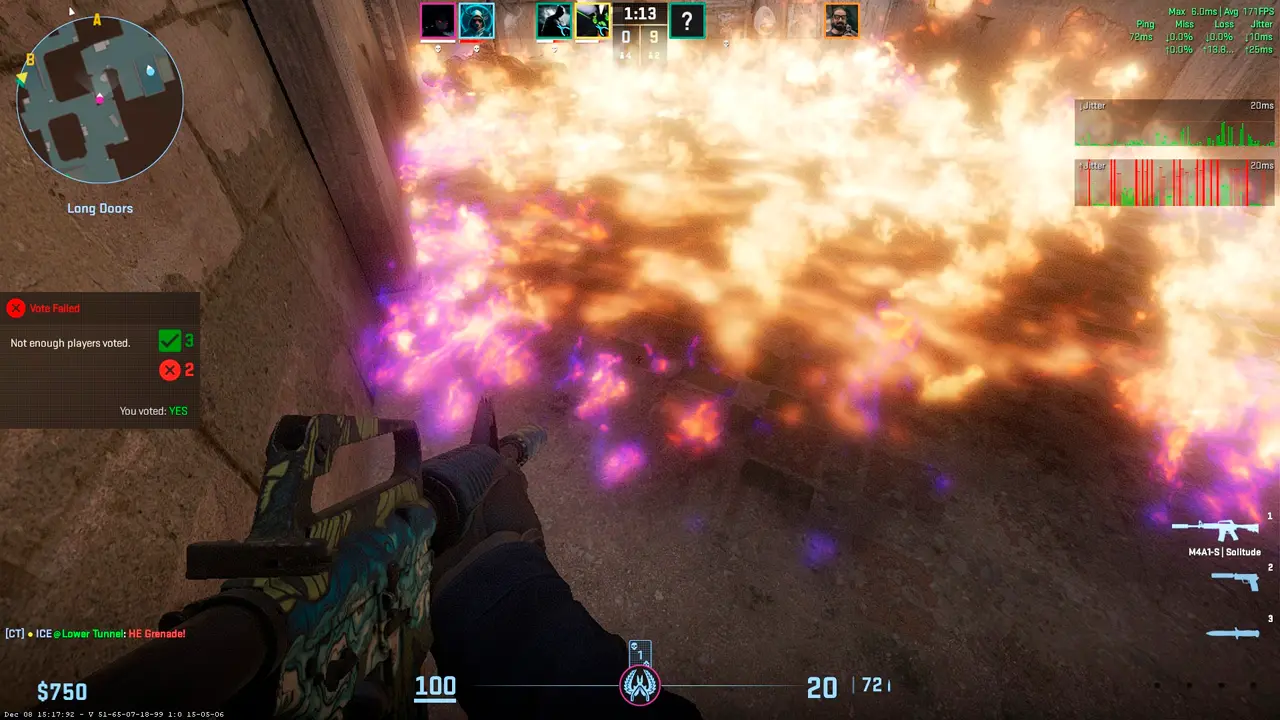
Task: Click the green checkmark yes-vote icon
Action: point(170,342)
